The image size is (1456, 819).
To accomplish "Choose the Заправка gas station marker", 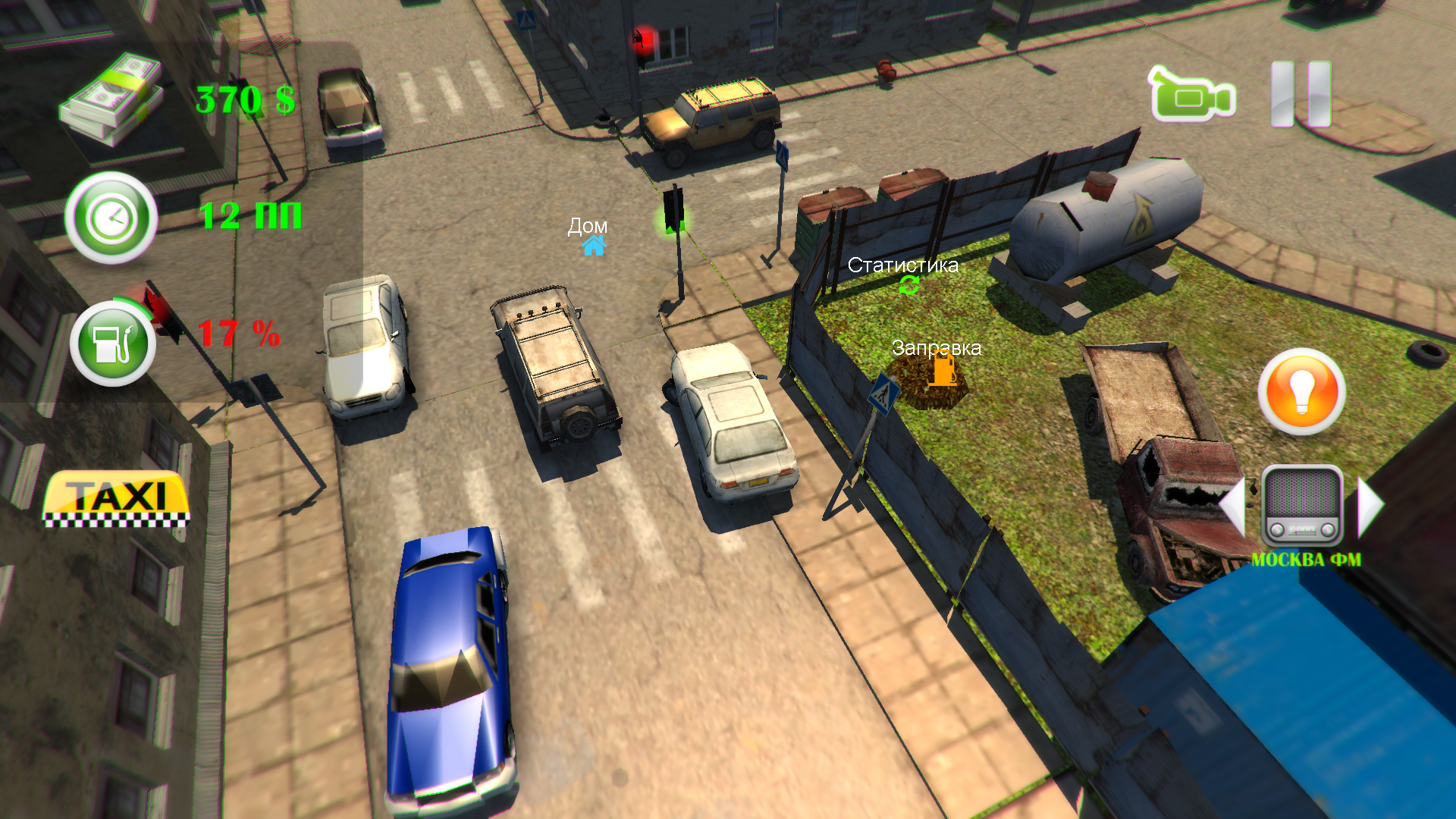I will 943,372.
